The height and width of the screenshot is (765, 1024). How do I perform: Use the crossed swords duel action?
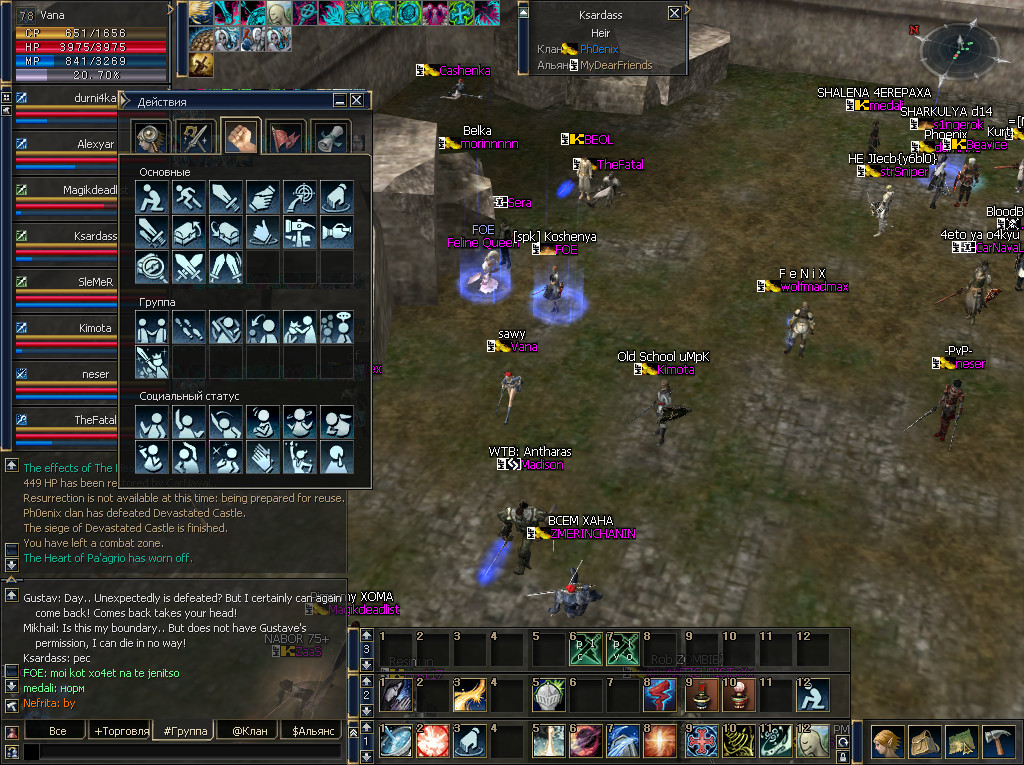pos(188,267)
